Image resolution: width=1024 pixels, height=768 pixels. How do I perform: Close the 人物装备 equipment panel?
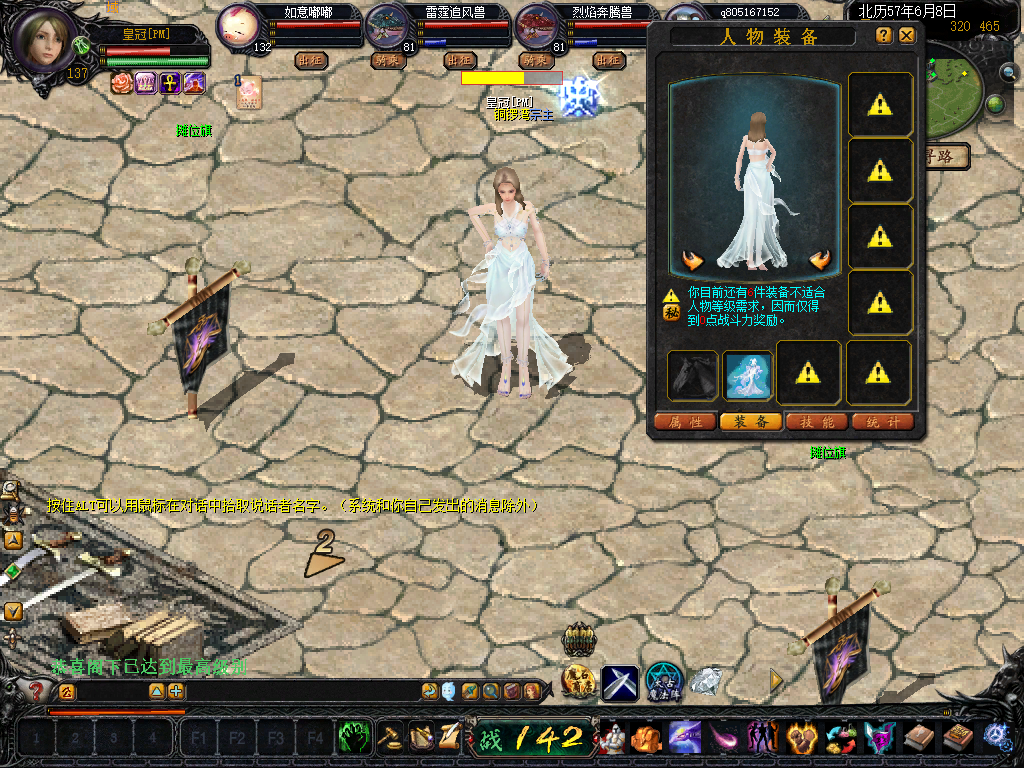(x=907, y=35)
